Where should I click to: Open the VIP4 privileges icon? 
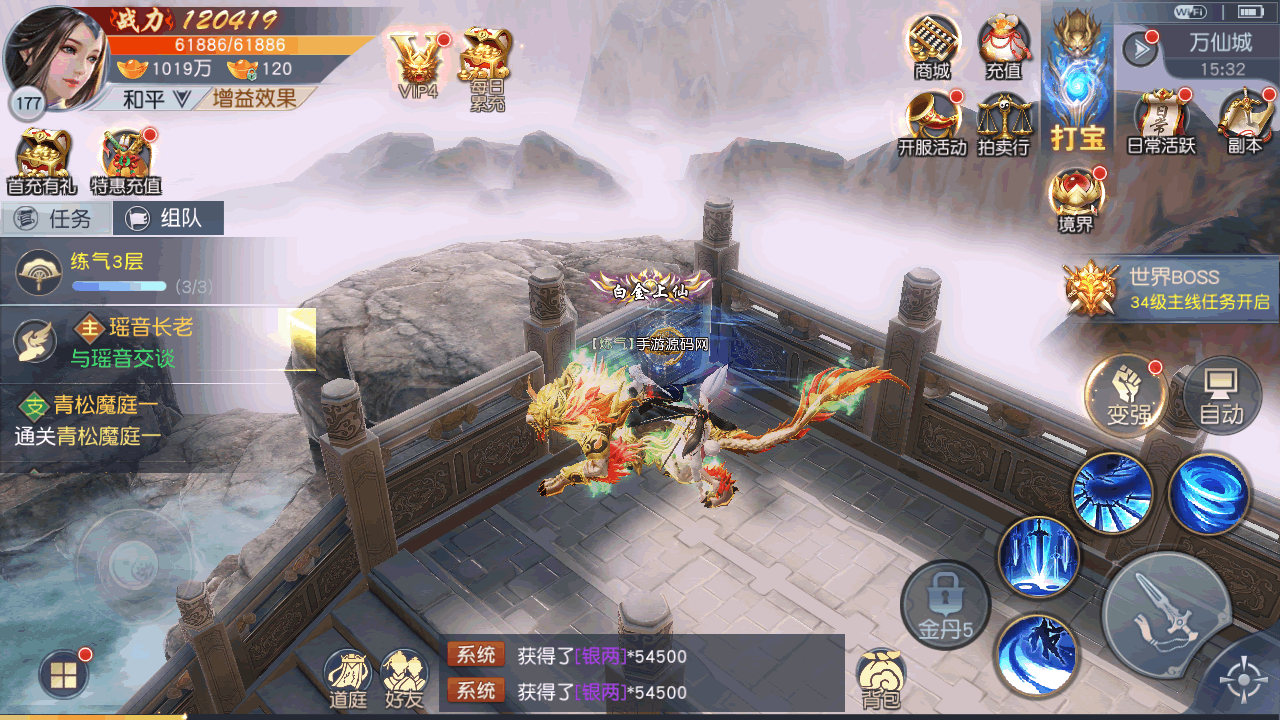(x=419, y=62)
